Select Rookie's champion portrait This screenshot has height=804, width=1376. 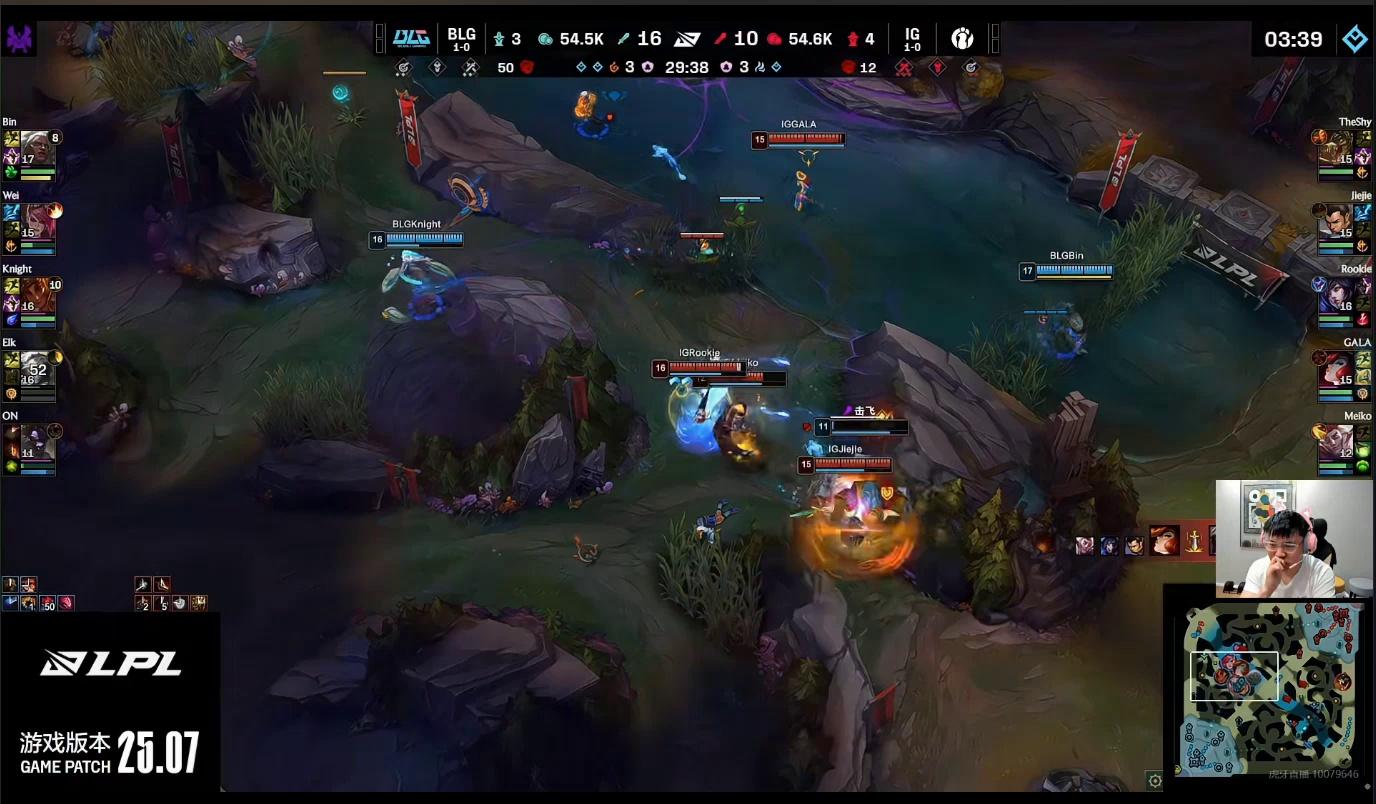[1336, 294]
